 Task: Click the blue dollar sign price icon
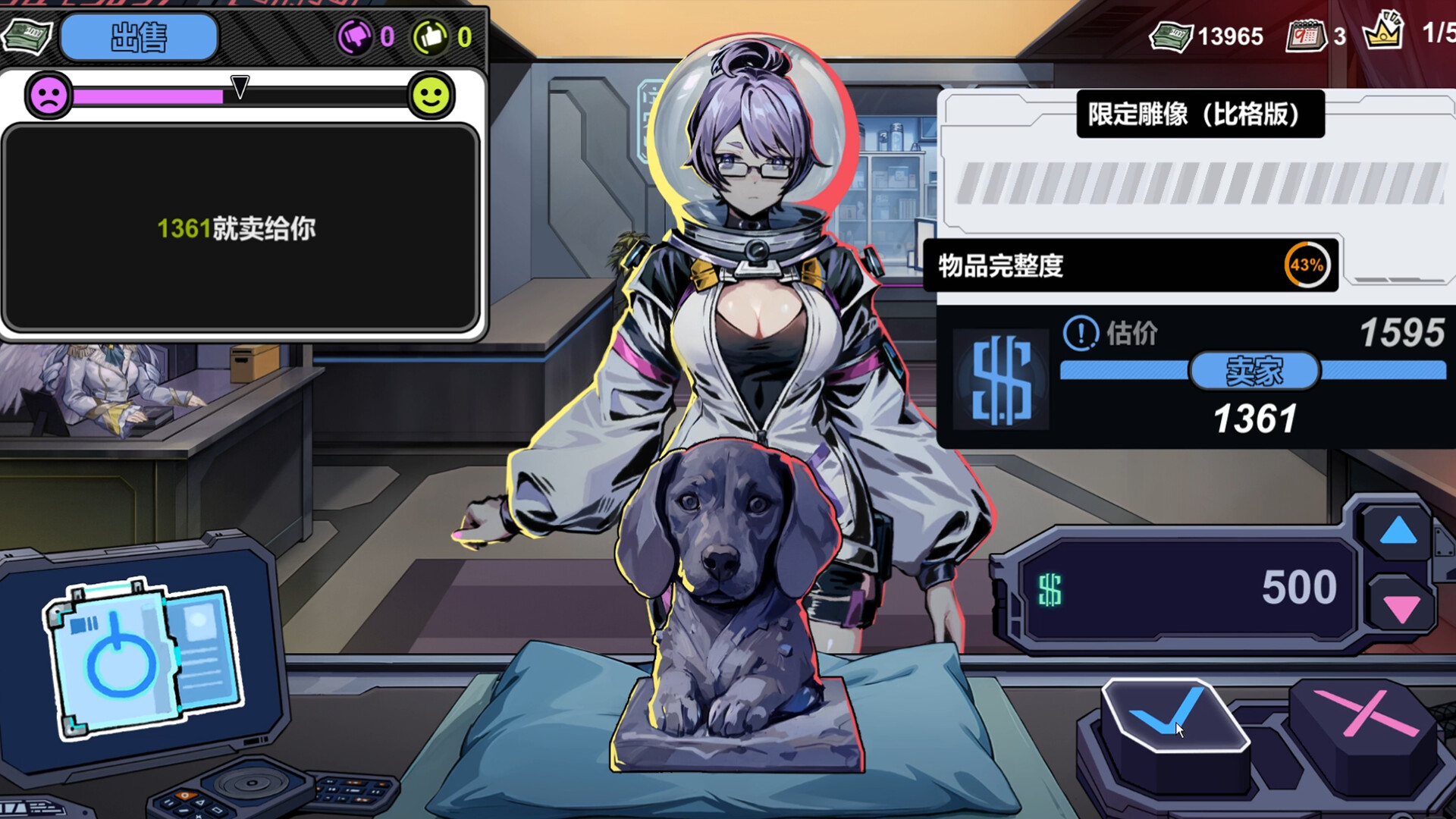click(1001, 380)
